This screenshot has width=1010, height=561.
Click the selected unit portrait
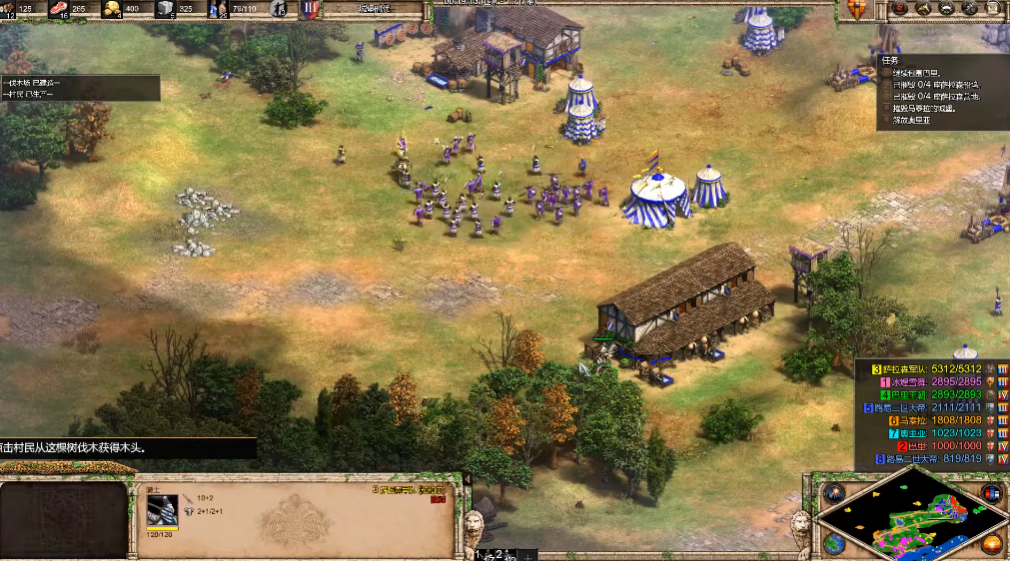[164, 511]
